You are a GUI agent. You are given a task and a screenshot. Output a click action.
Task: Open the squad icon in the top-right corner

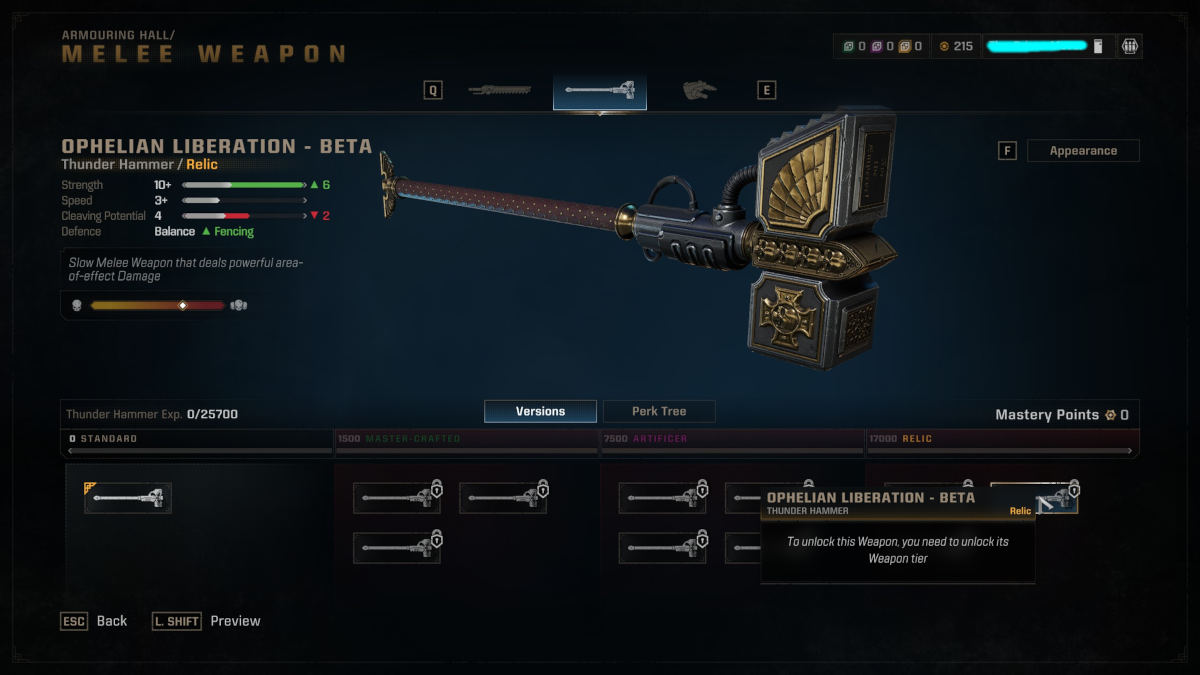1130,46
